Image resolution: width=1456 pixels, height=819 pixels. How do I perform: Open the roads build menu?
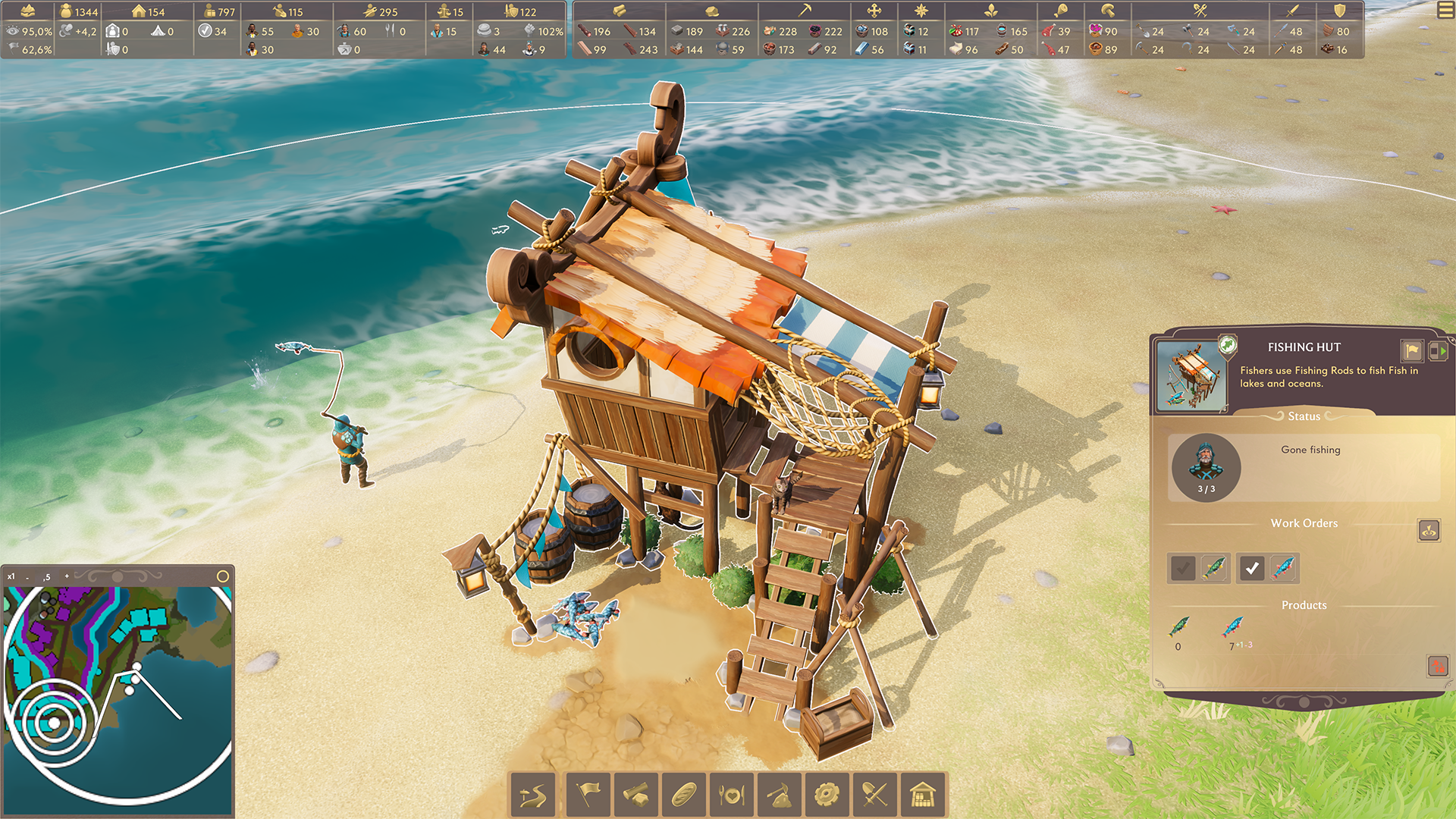[532, 795]
